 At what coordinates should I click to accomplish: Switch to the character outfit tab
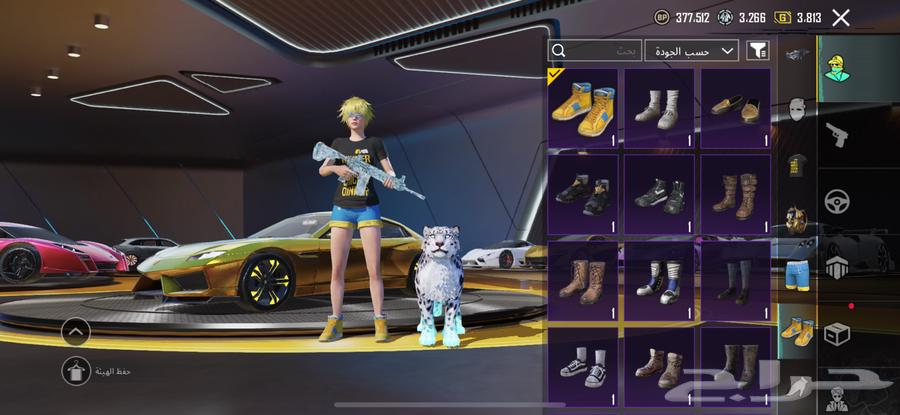[838, 68]
